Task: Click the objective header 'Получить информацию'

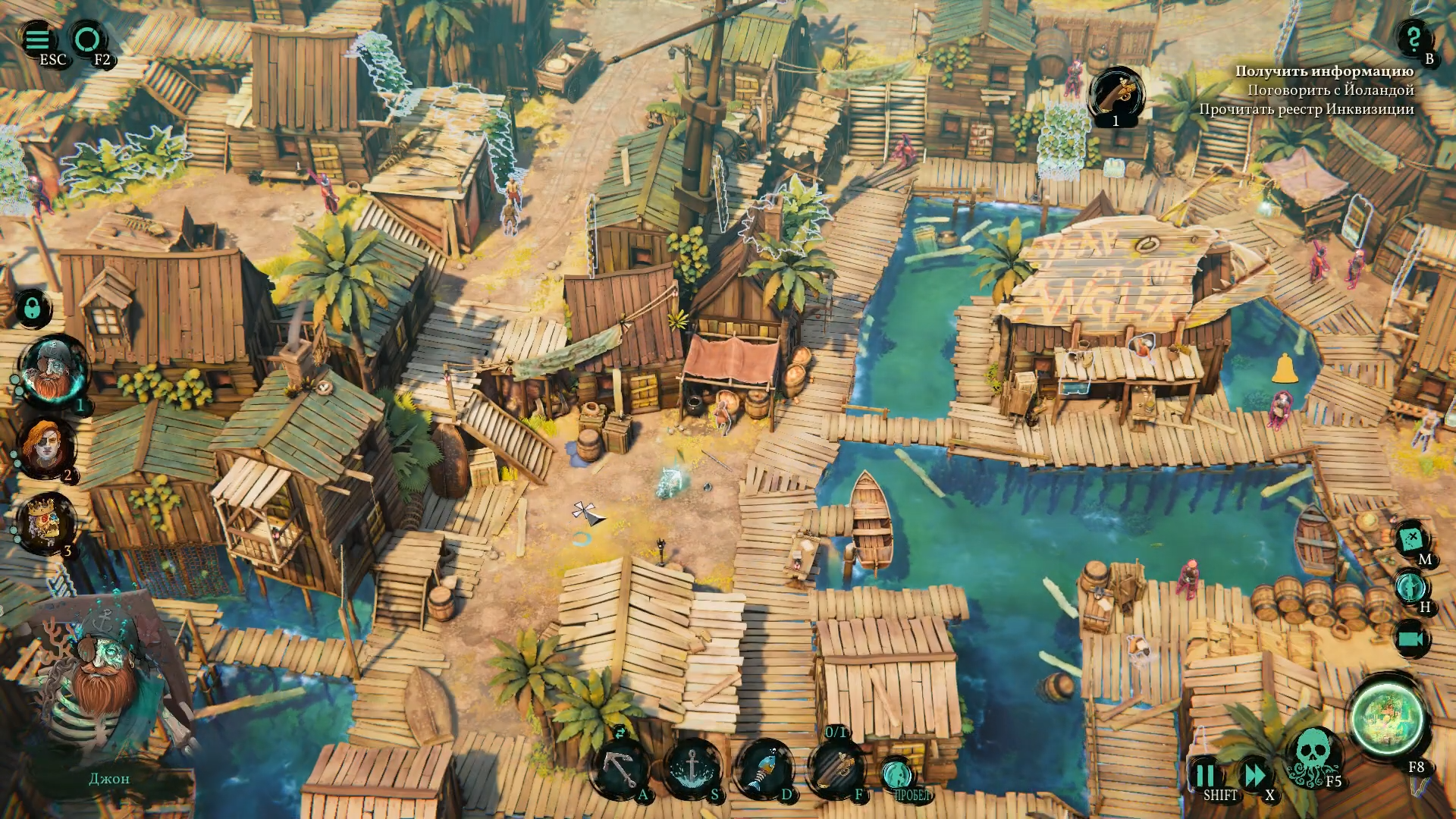Action: (1324, 71)
